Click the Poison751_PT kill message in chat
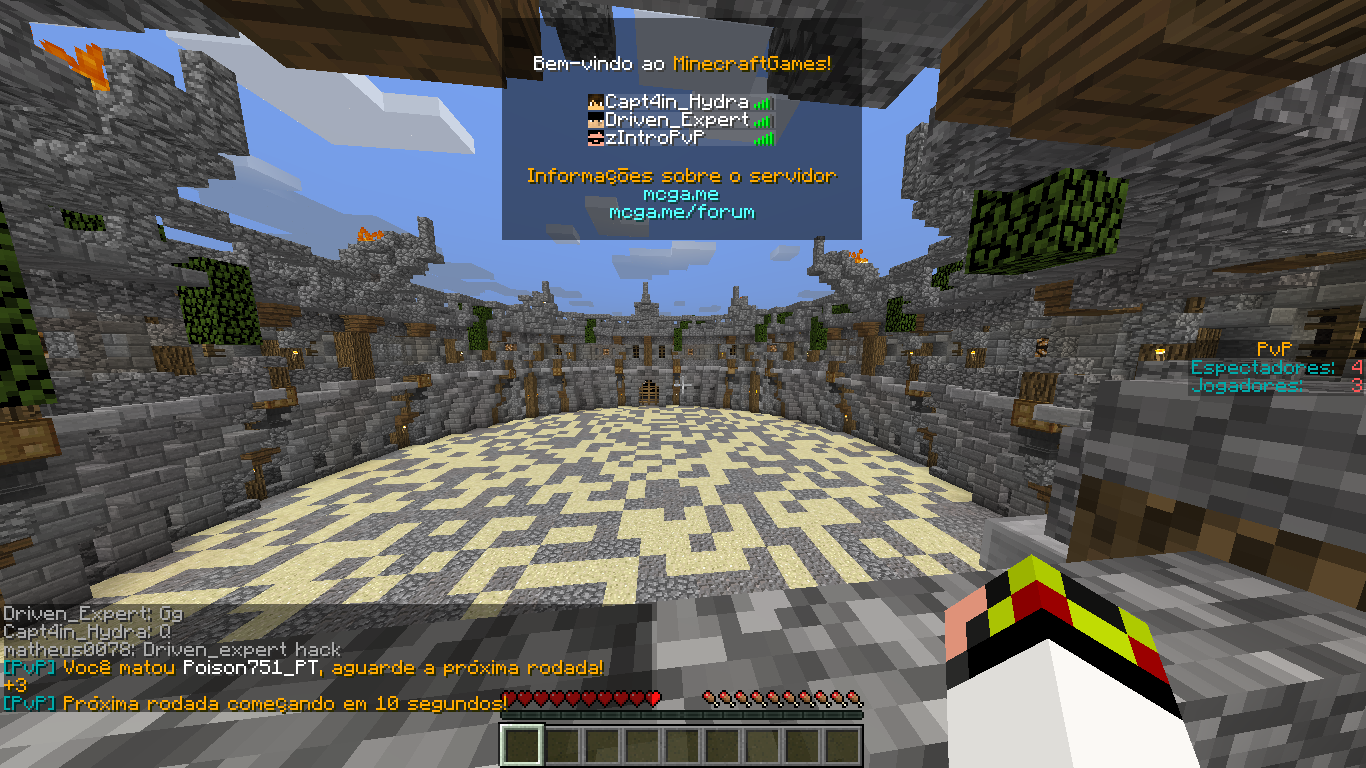Viewport: 1366px width, 768px height. (303, 667)
